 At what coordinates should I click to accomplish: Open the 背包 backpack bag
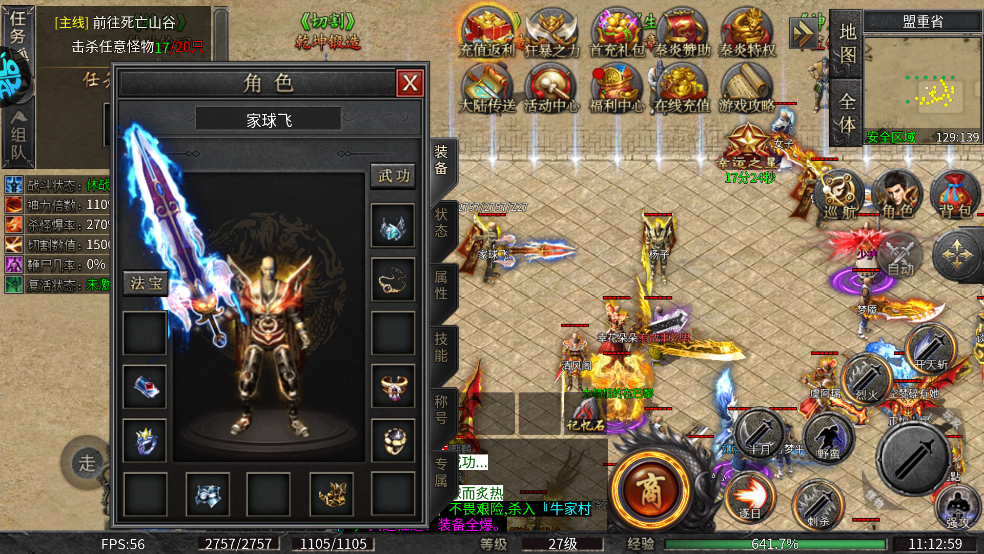[x=955, y=195]
